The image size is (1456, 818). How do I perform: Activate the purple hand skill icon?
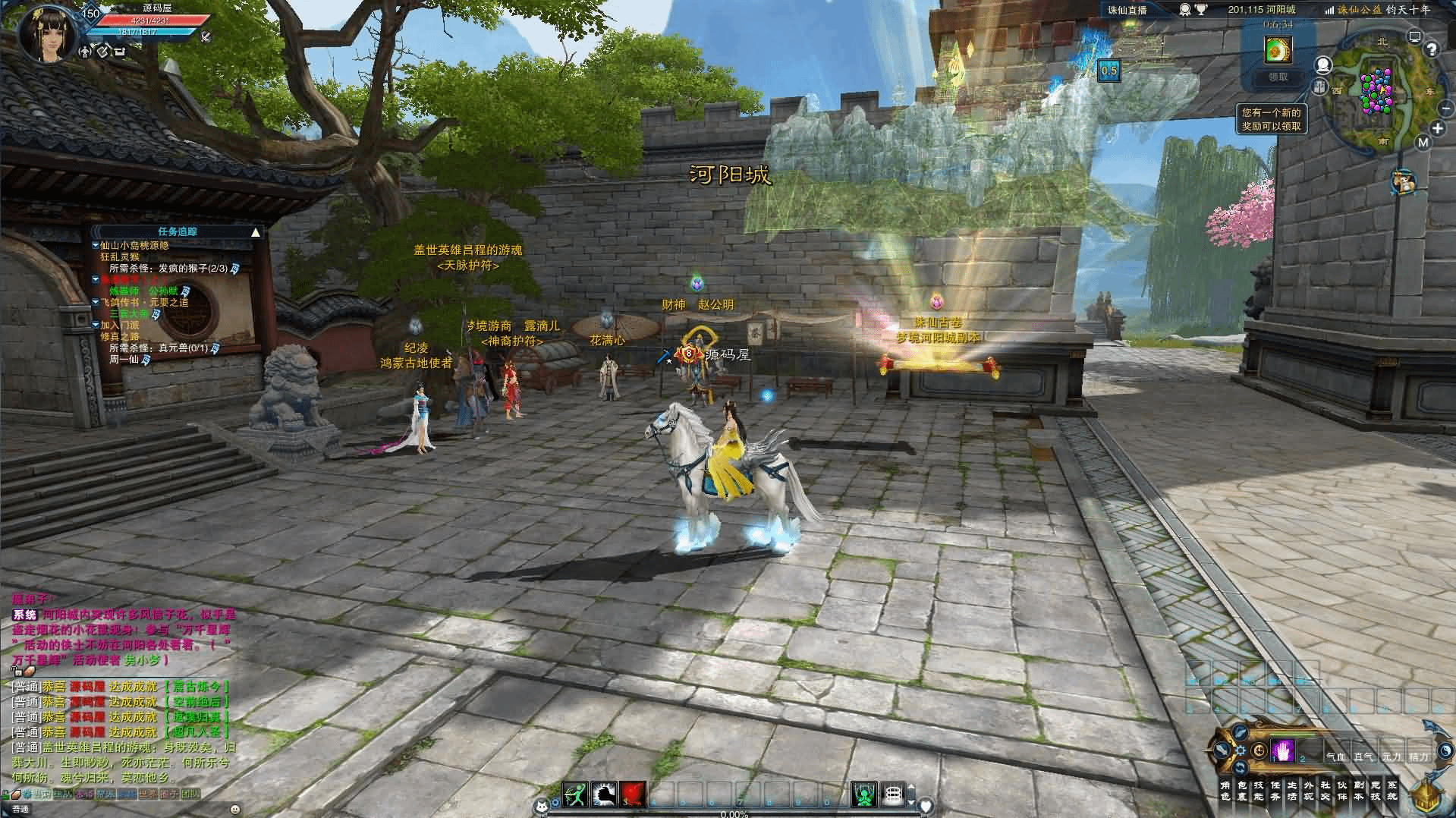pos(1283,750)
